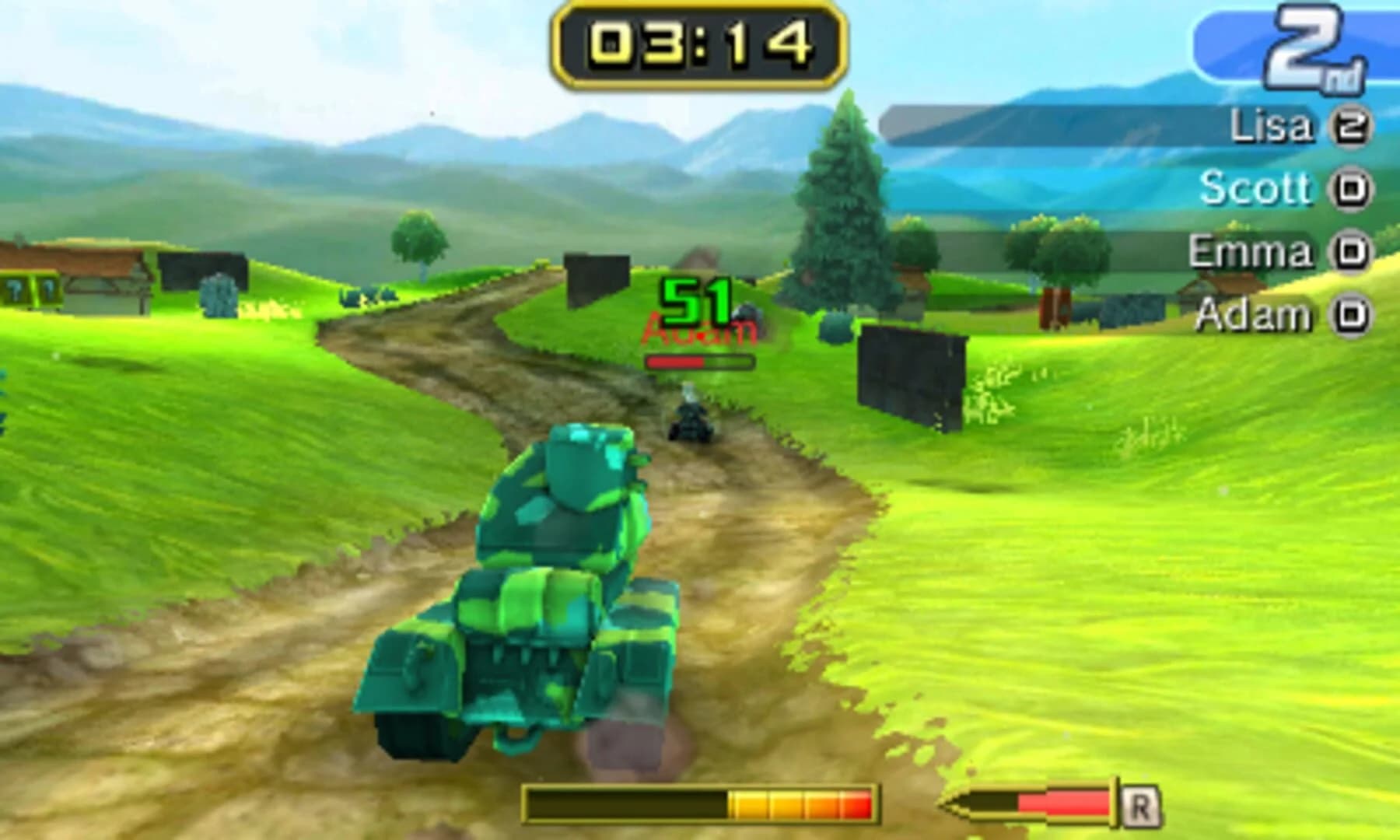The image size is (1400, 840).
Task: Select the Scott name tab
Action: pos(1255,187)
